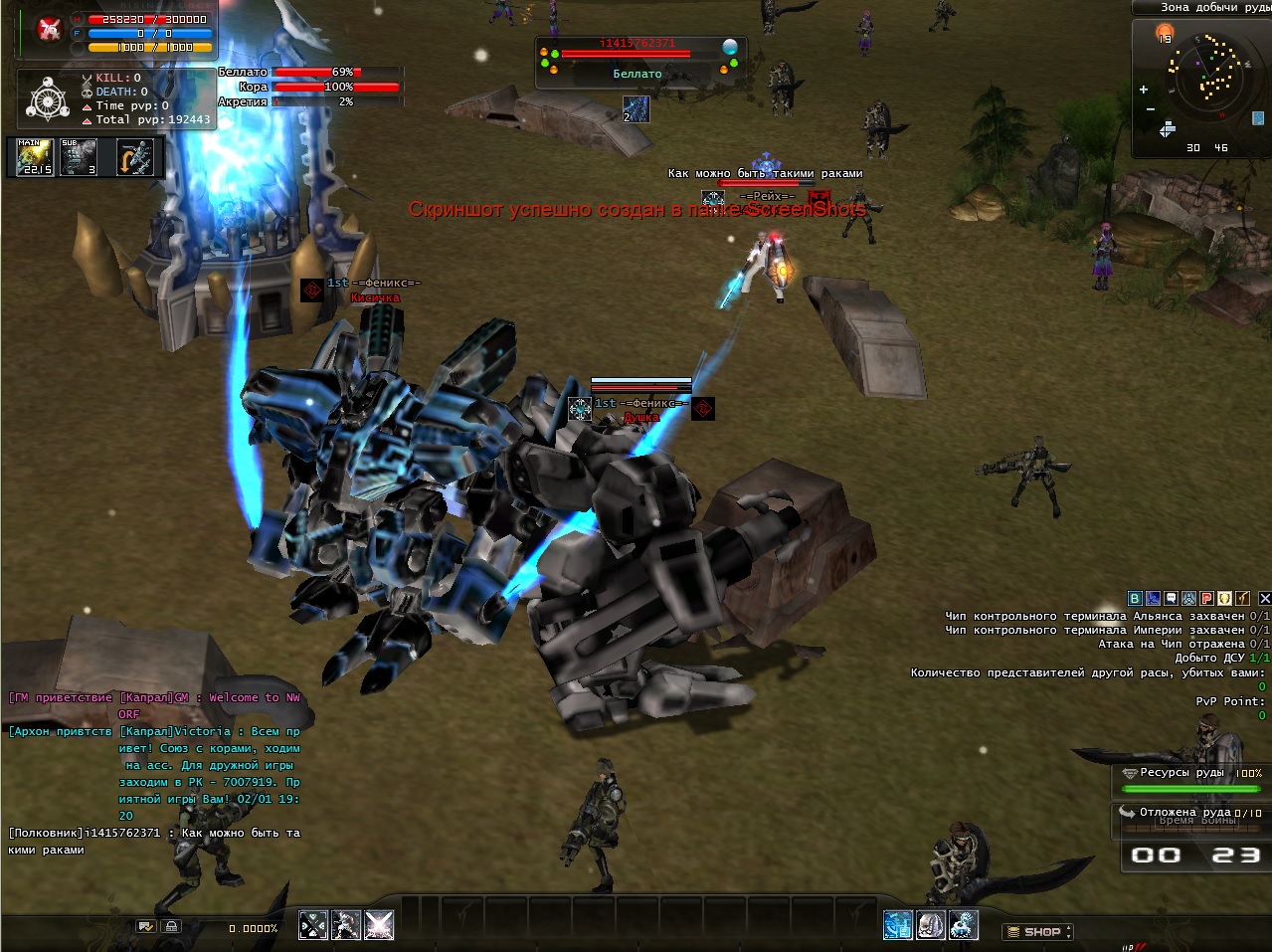Click the blue B icon above the tracker
Viewport: 1272px width, 952px height.
point(1135,598)
